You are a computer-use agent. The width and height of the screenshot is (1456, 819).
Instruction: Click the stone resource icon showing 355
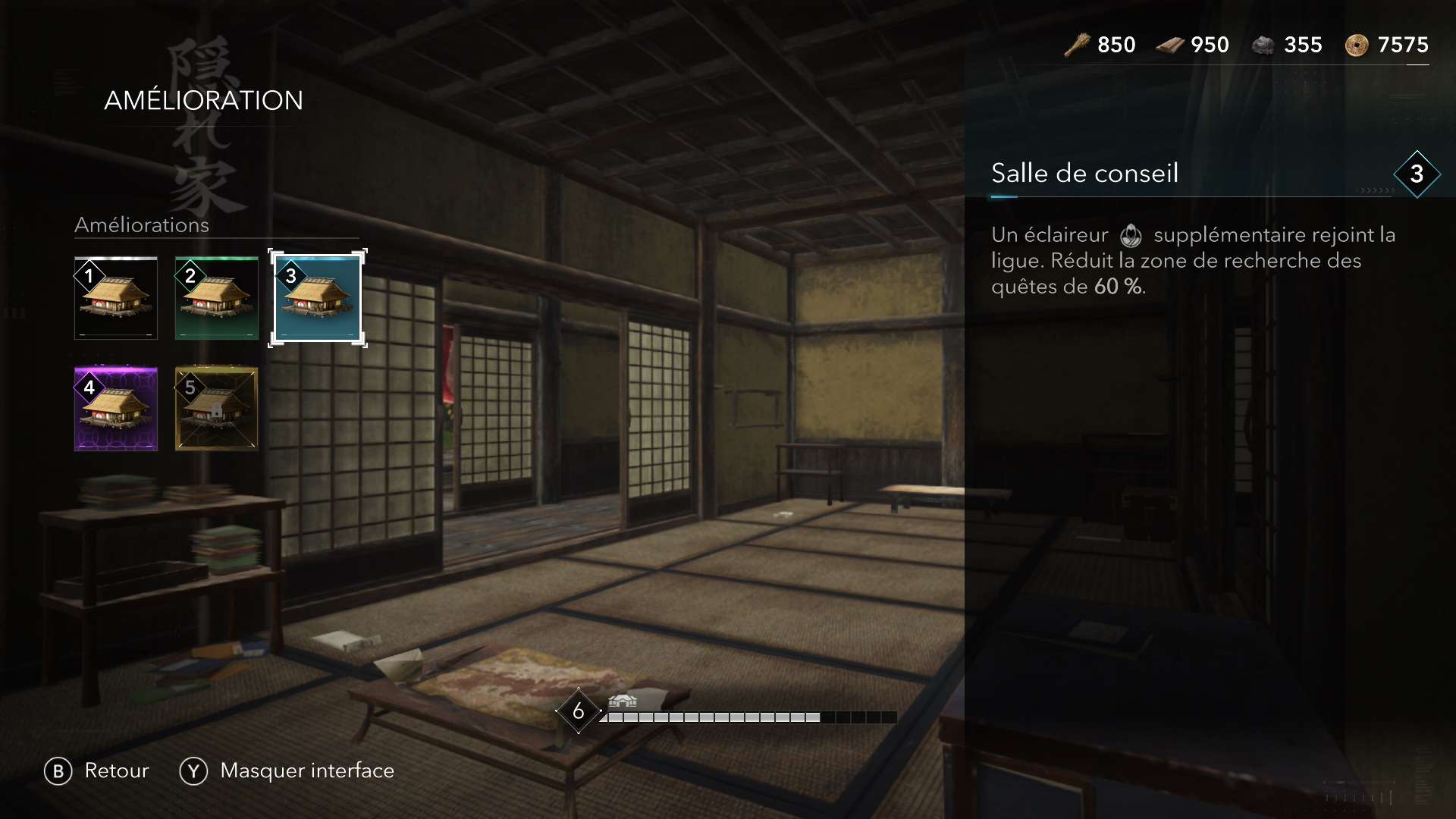tap(1263, 44)
